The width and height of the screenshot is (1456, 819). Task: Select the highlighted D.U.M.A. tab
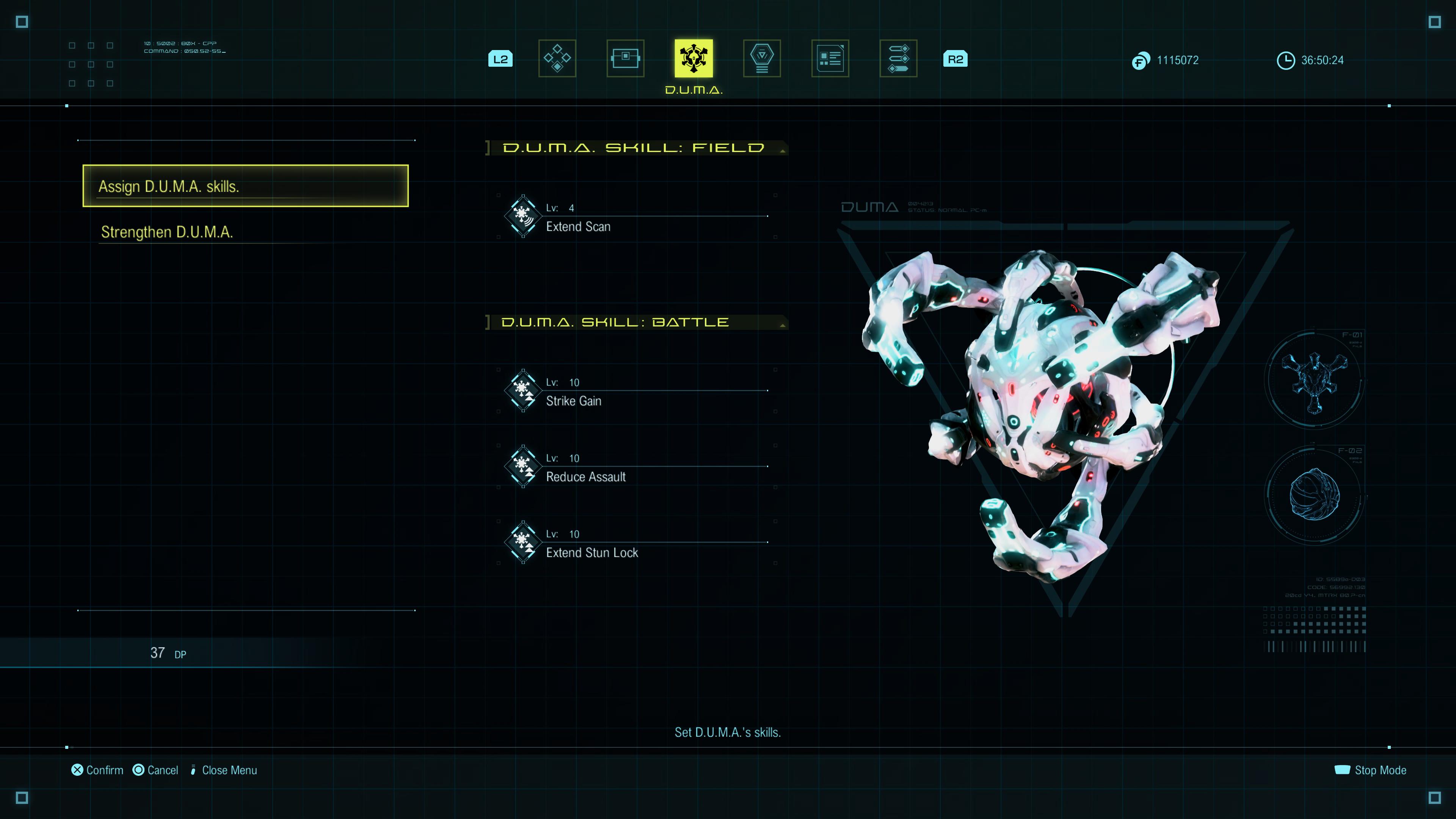pos(693,58)
